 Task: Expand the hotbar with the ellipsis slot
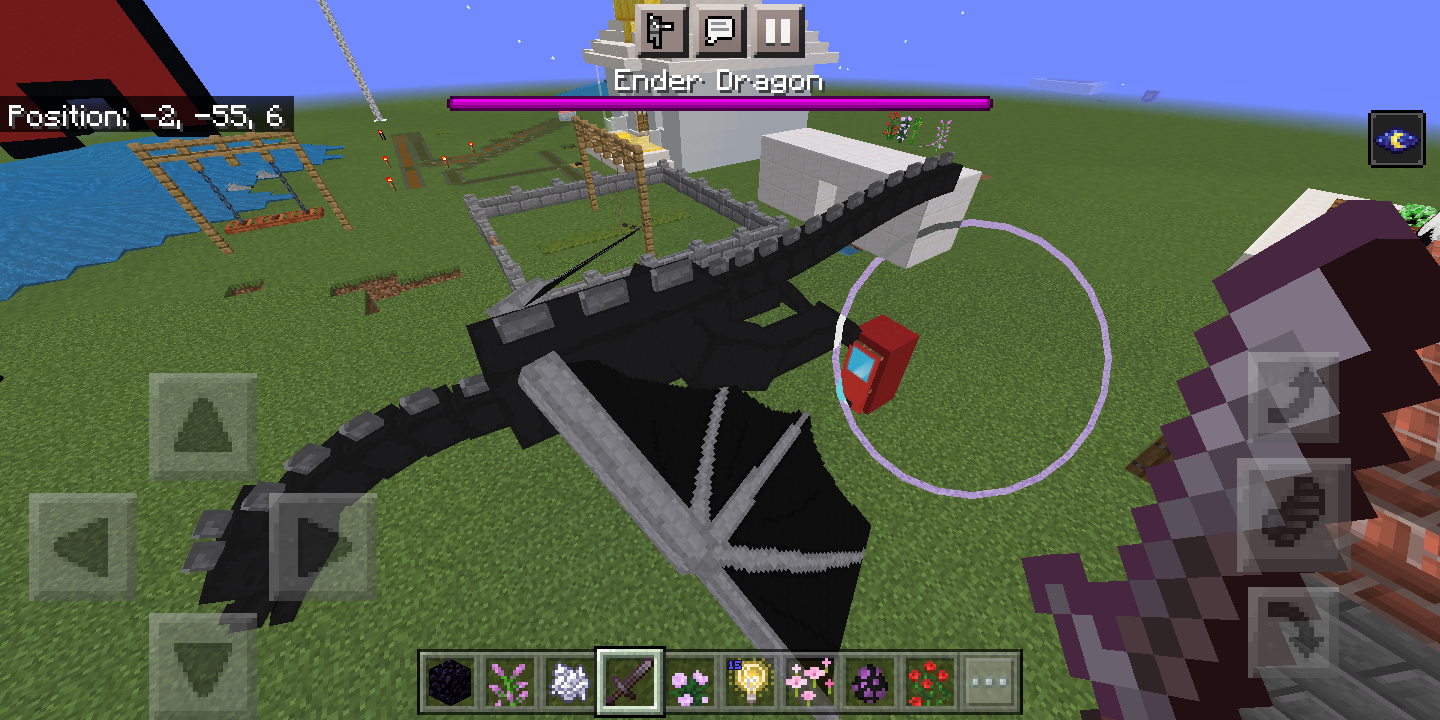(988, 680)
